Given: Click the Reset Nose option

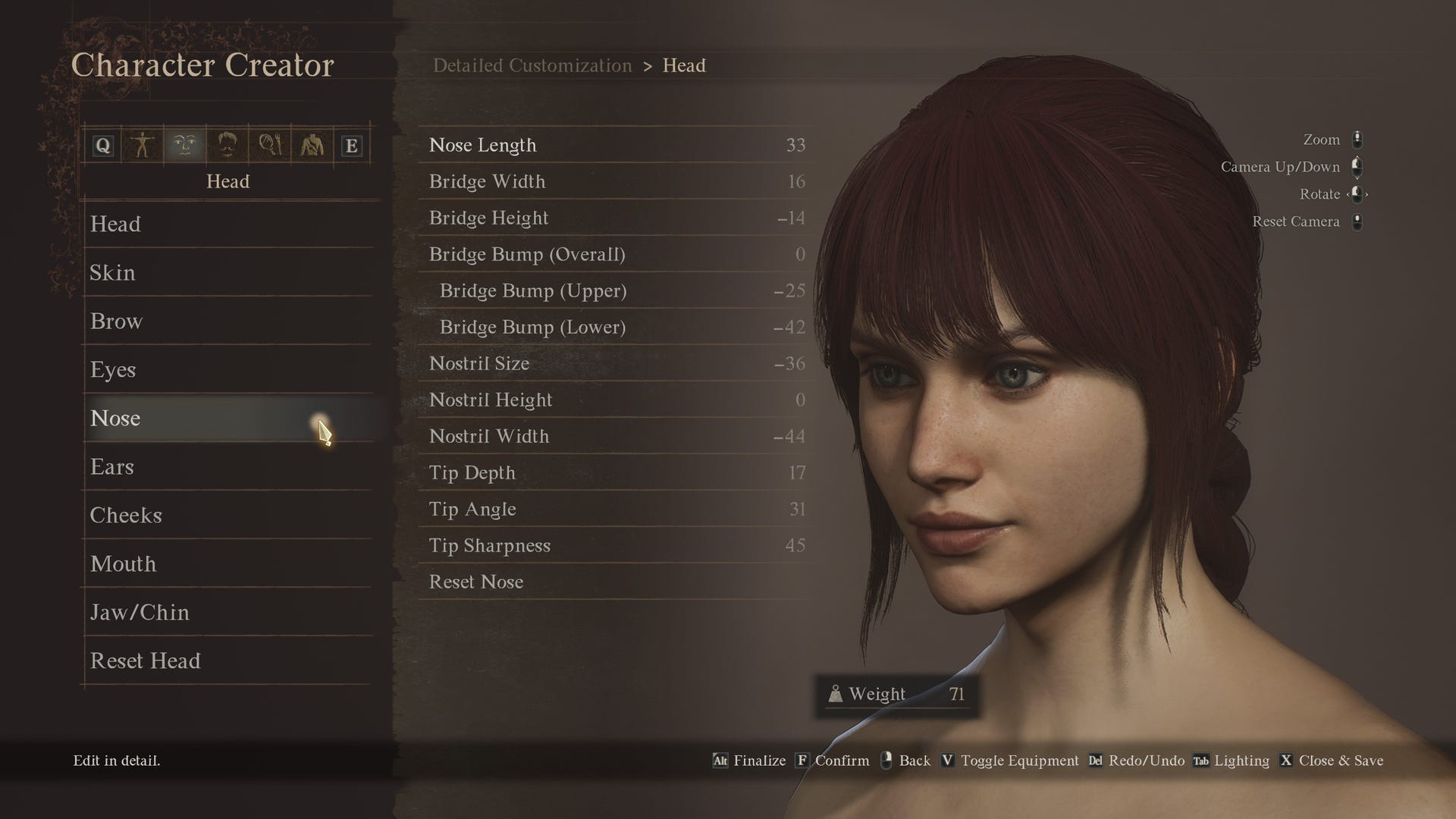Looking at the screenshot, I should click(475, 582).
